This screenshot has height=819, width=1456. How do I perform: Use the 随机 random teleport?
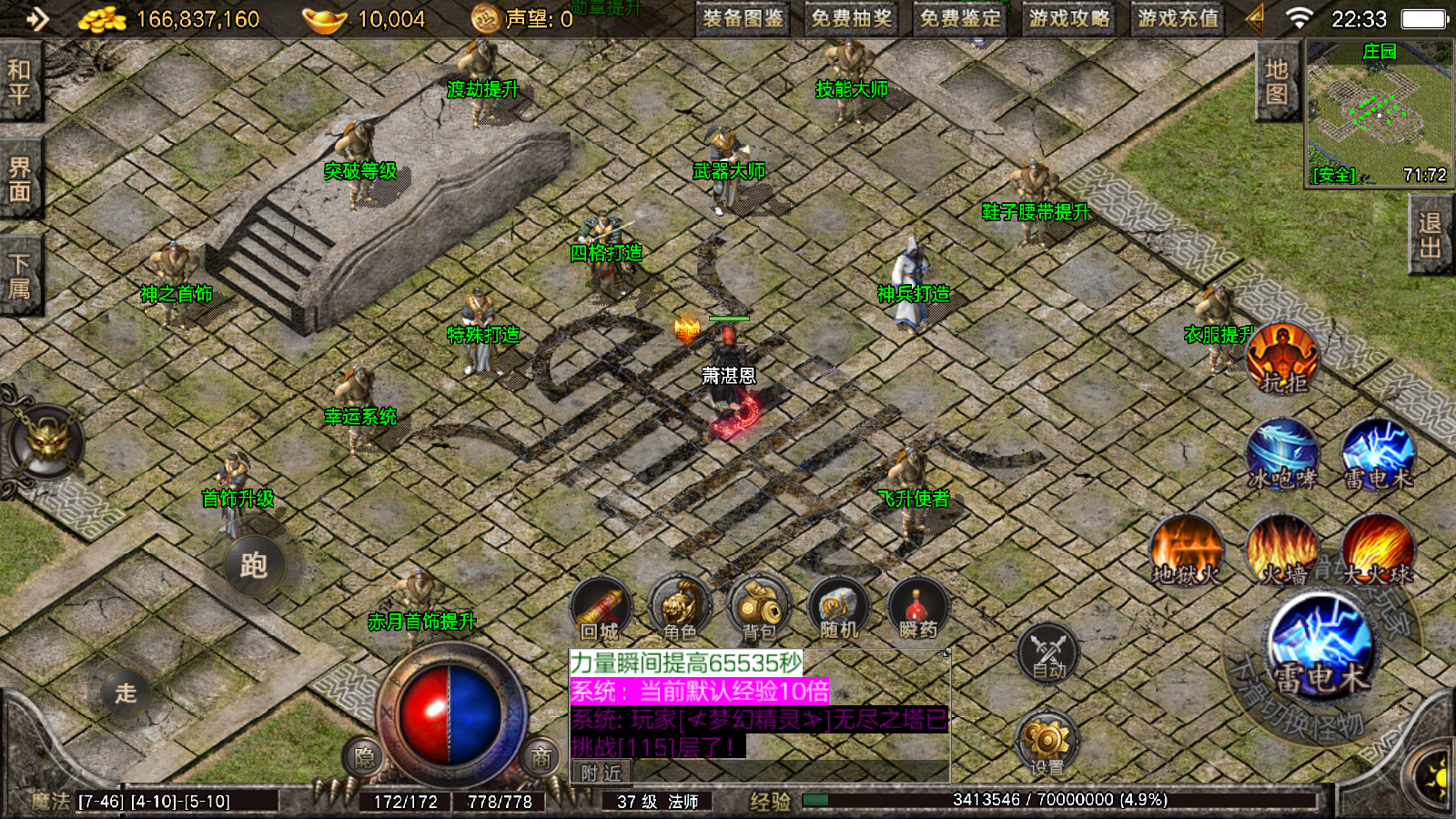pos(838,608)
